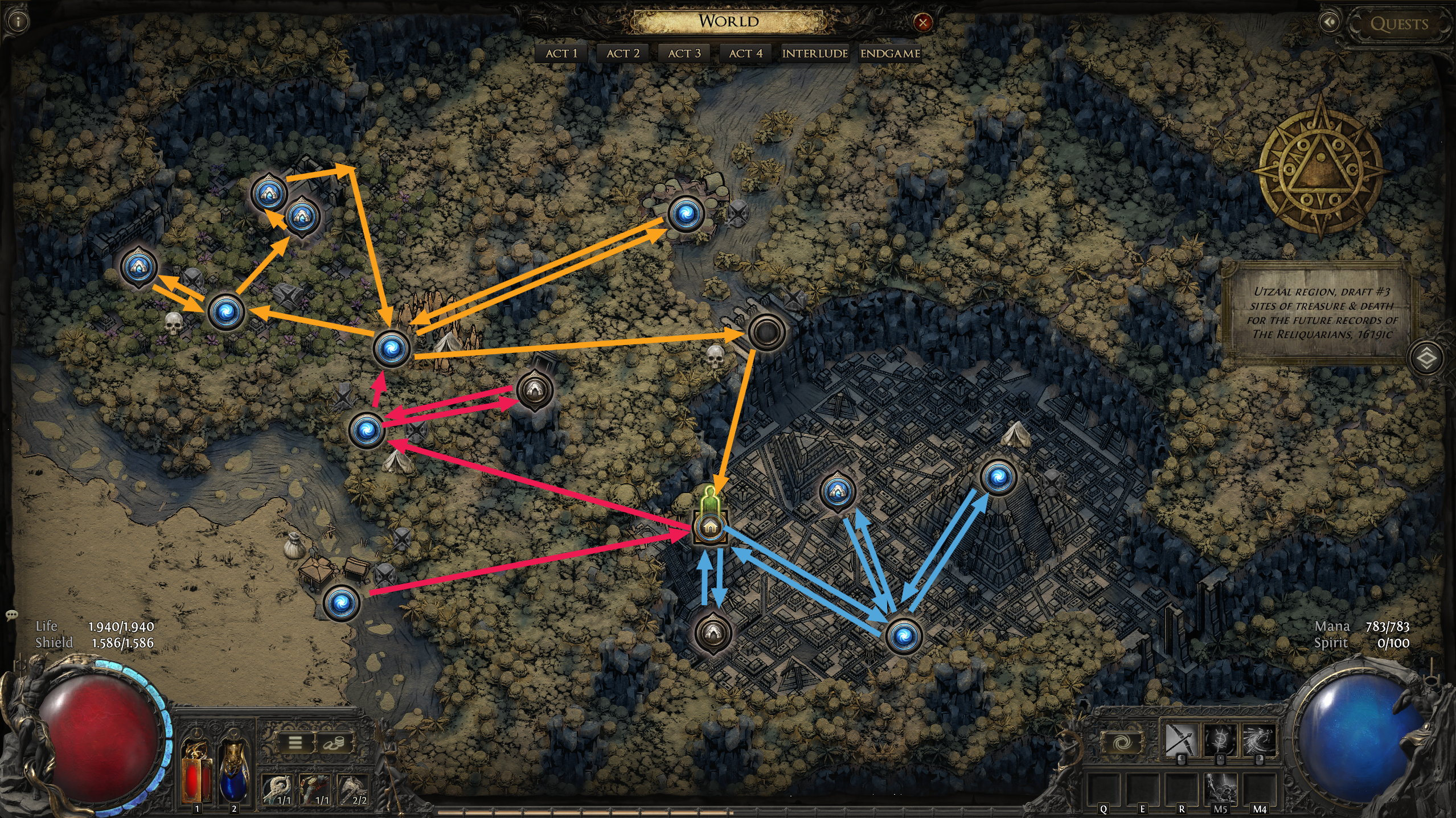This screenshot has width=1456, height=818.
Task: Activate the bow attack skill
Action: pos(1182,740)
